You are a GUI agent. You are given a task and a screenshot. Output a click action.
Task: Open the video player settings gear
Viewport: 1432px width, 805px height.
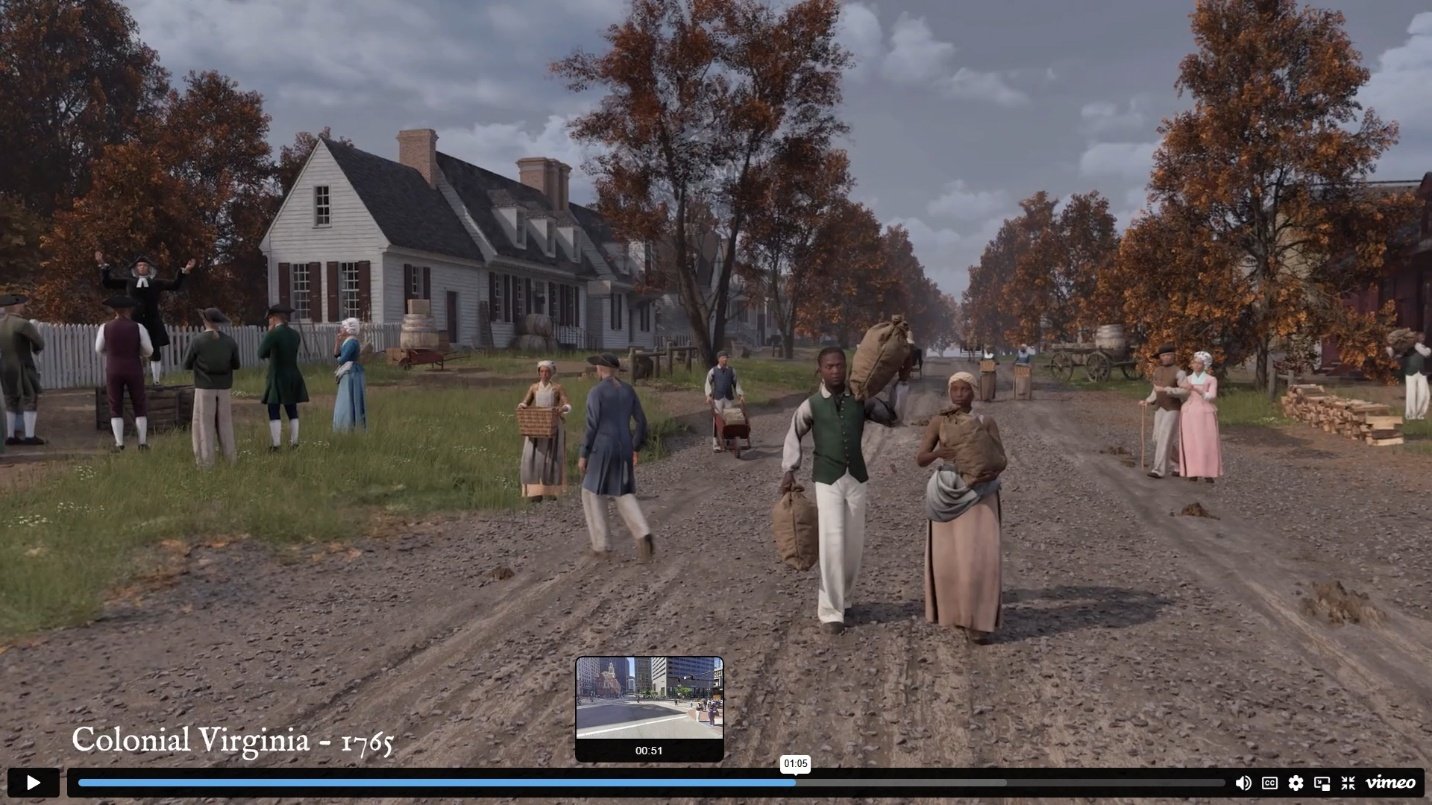tap(1296, 783)
